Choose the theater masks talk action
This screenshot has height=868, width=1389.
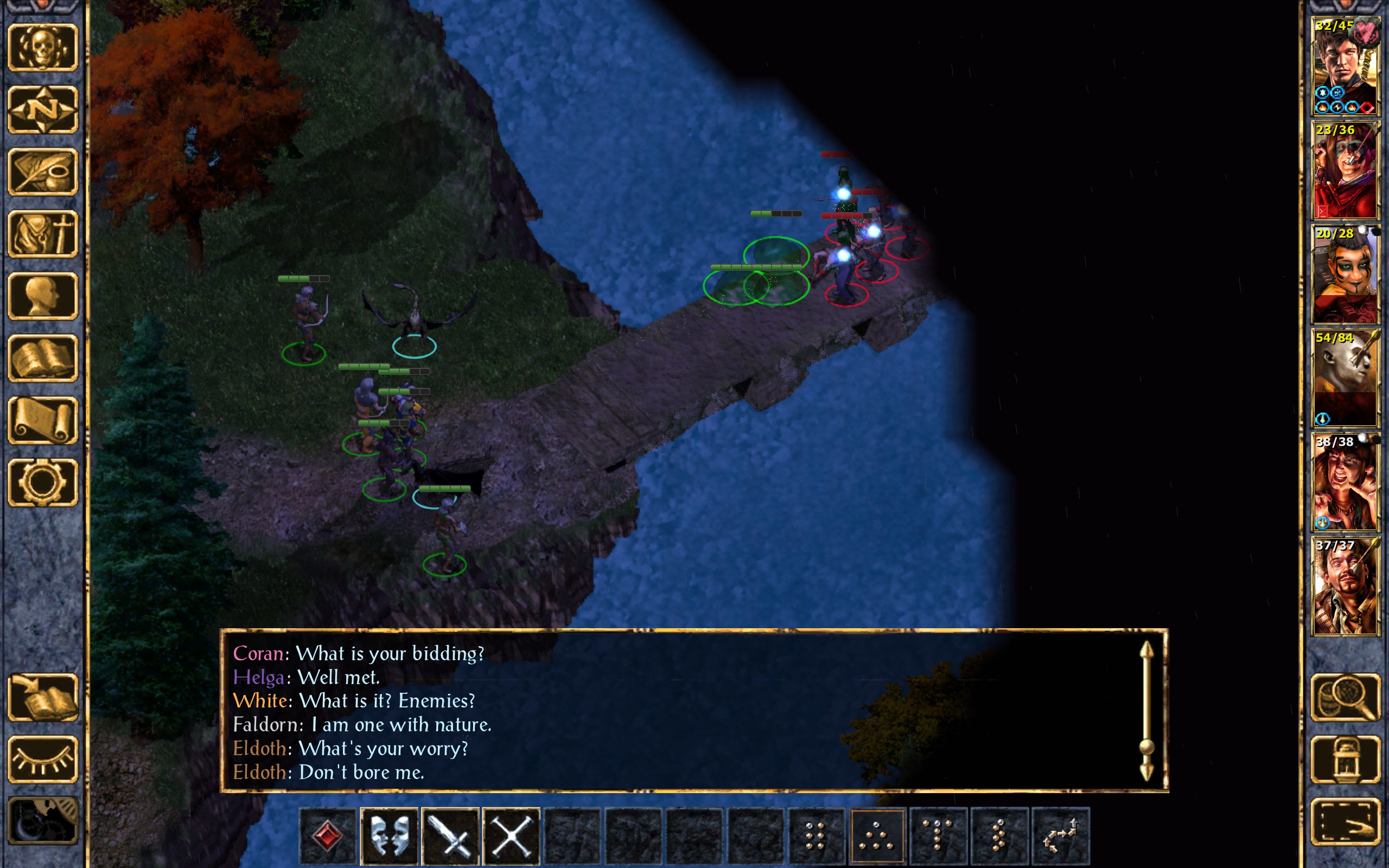[389, 836]
